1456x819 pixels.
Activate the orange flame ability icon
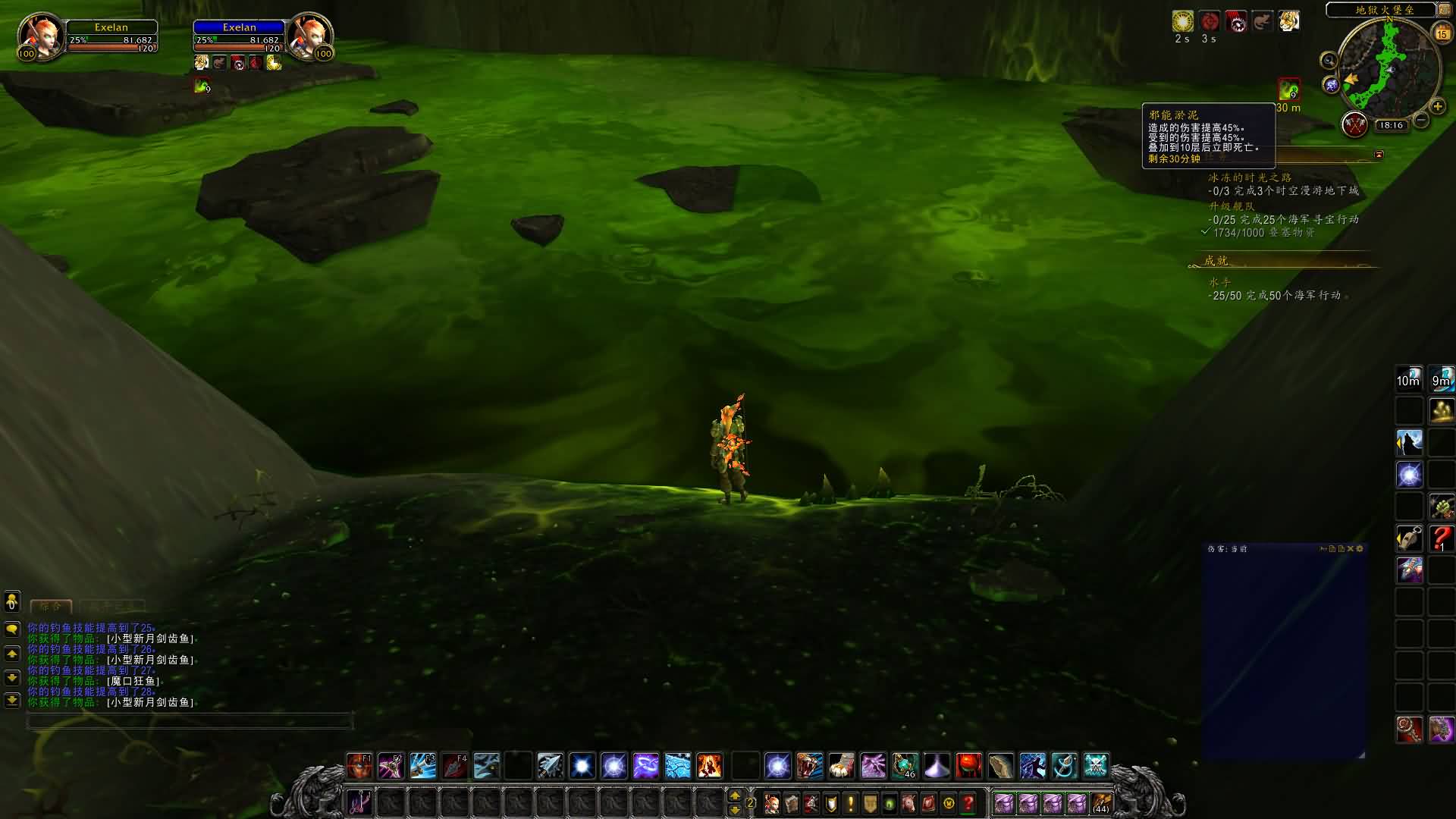[x=709, y=766]
